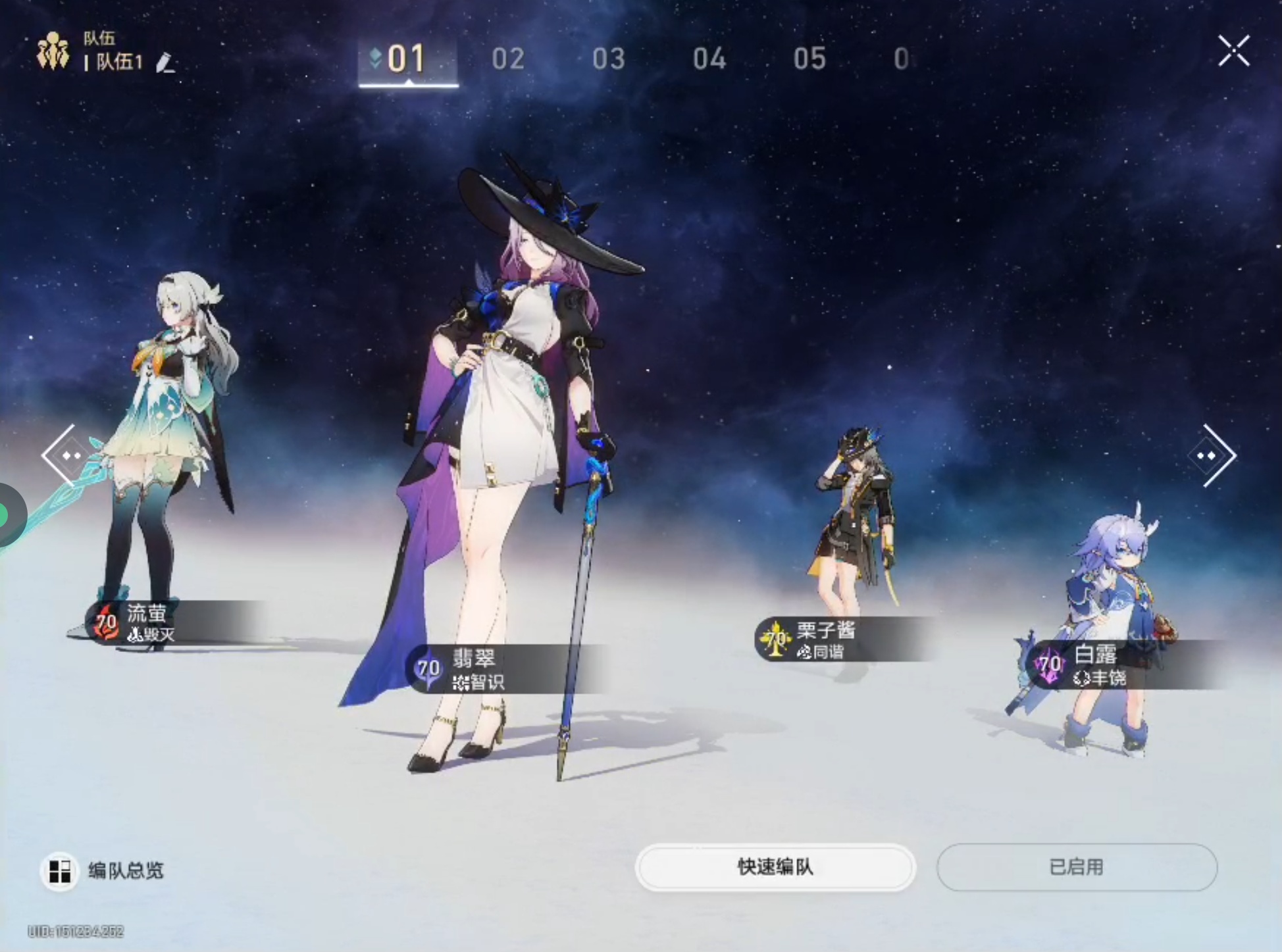Click the 已启用 enabled button

[1077, 867]
